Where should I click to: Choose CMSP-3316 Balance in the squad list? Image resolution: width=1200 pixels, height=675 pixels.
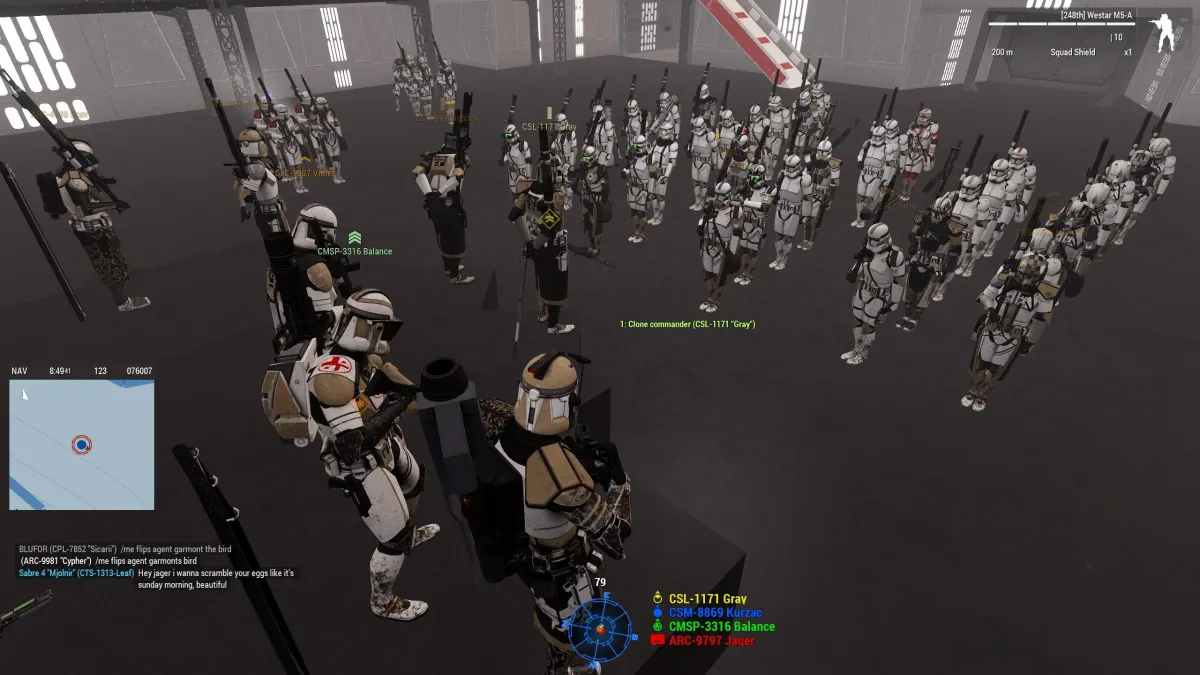pos(721,627)
